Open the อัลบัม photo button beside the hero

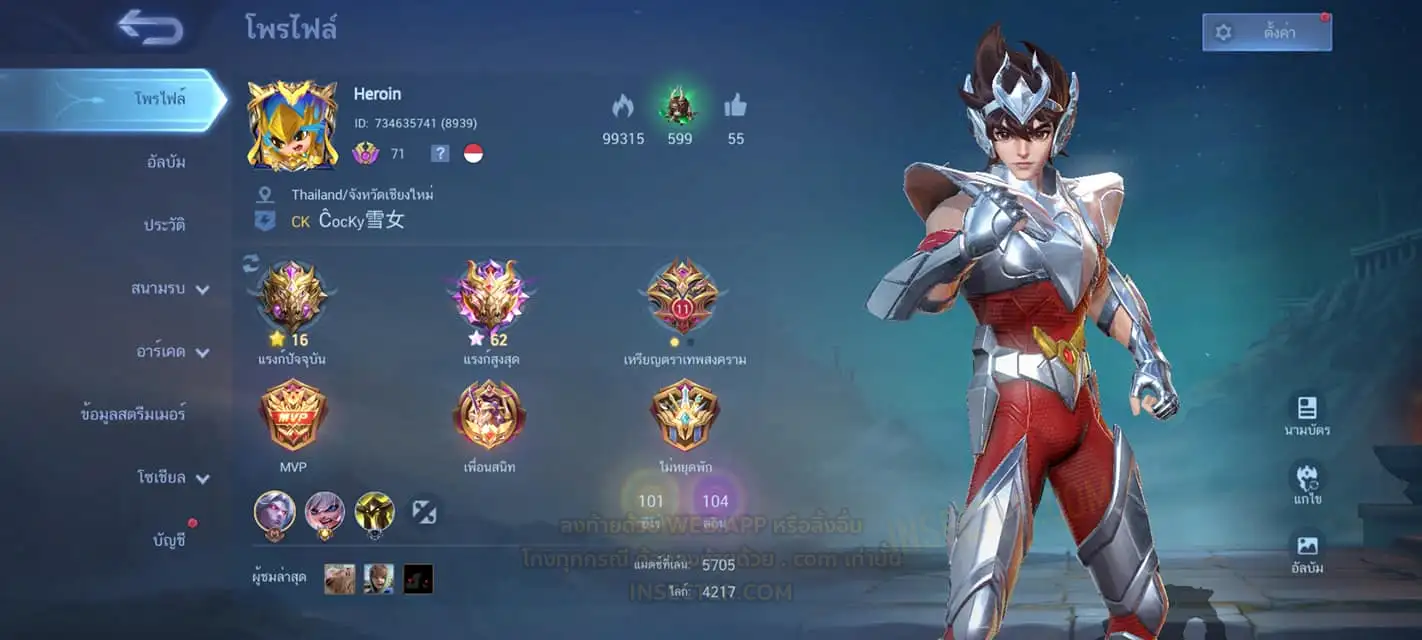pyautogui.click(x=1307, y=553)
